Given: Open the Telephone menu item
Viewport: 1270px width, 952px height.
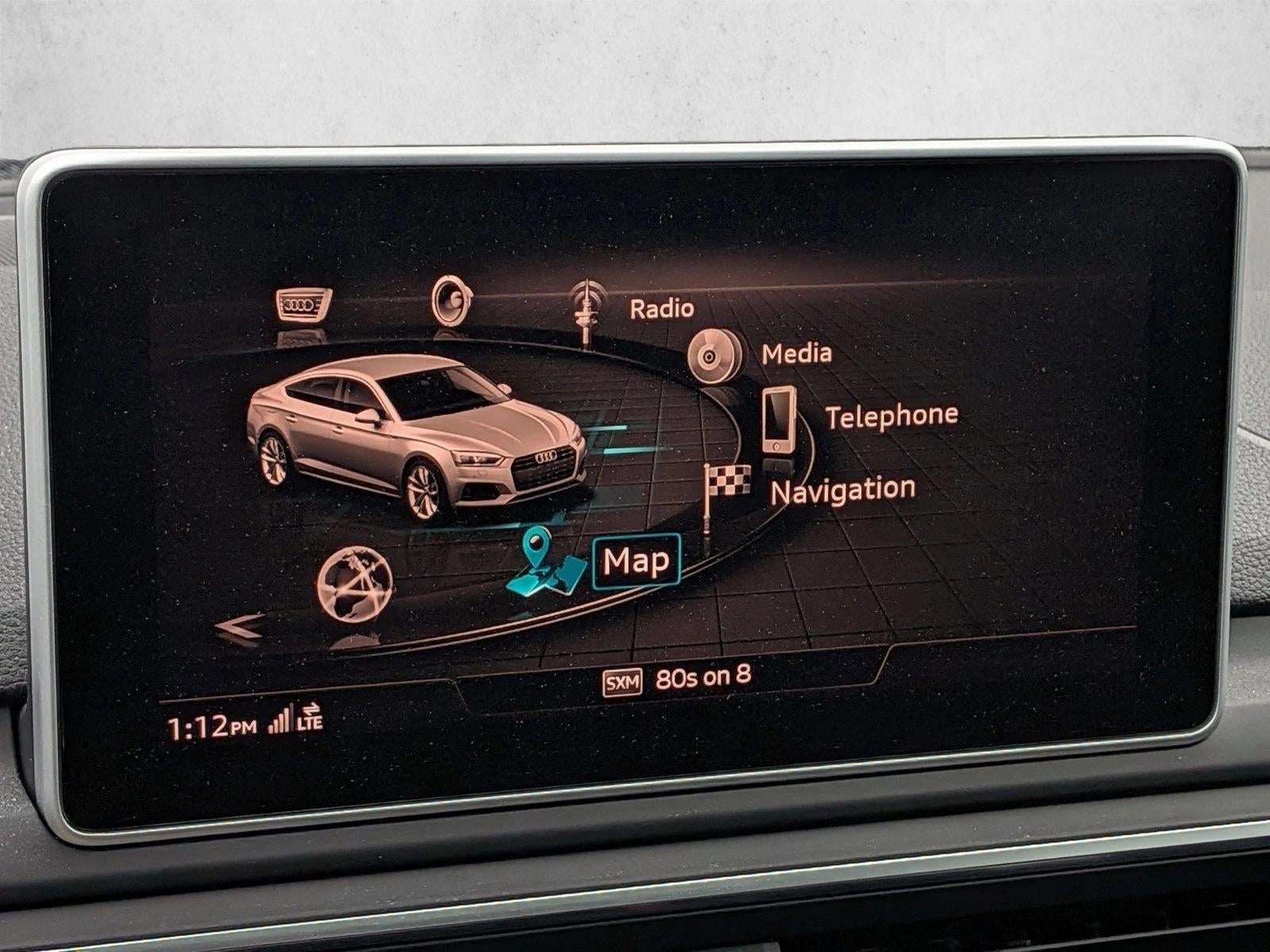Looking at the screenshot, I should coord(891,413).
